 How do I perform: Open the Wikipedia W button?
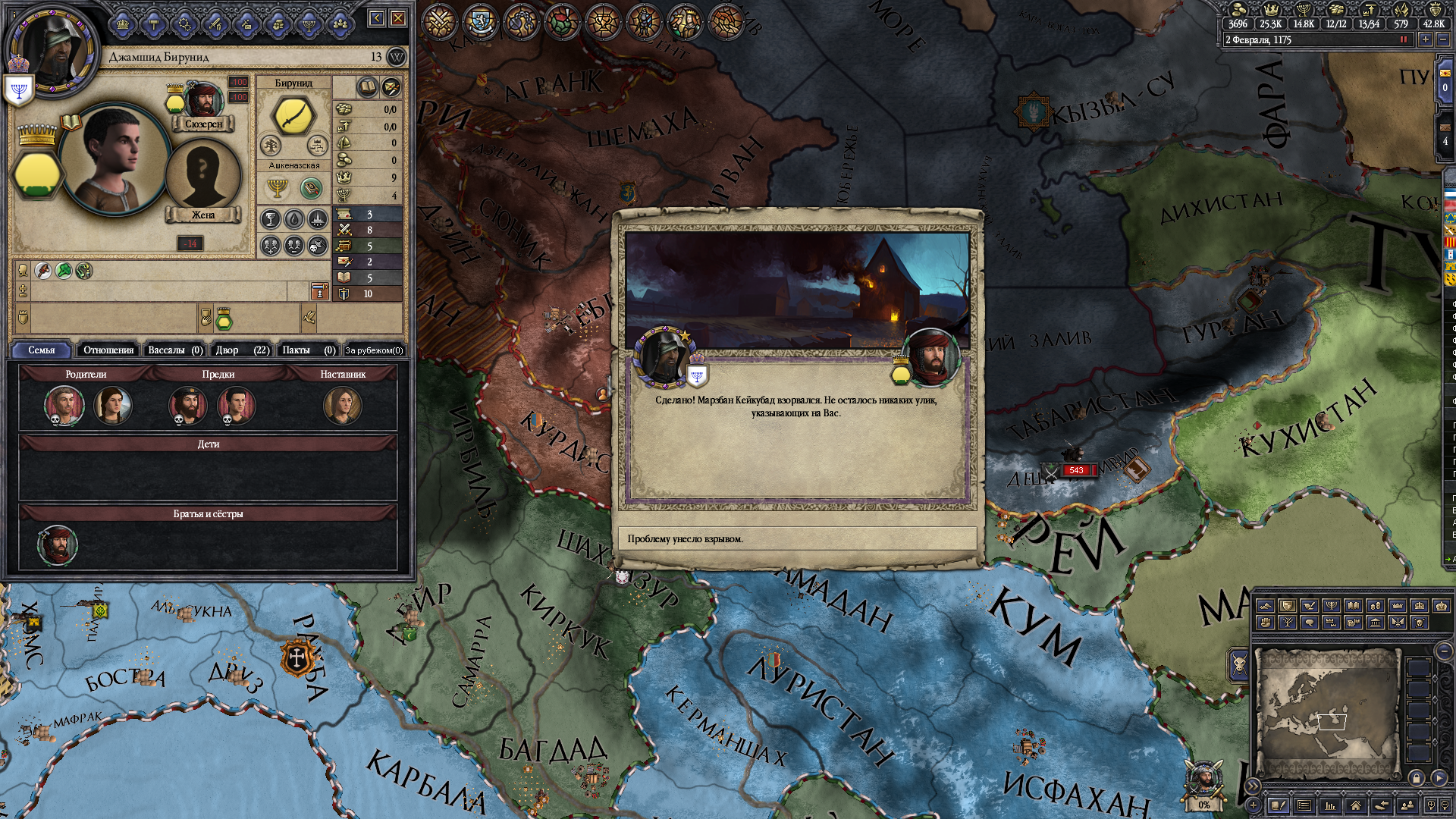[397, 57]
